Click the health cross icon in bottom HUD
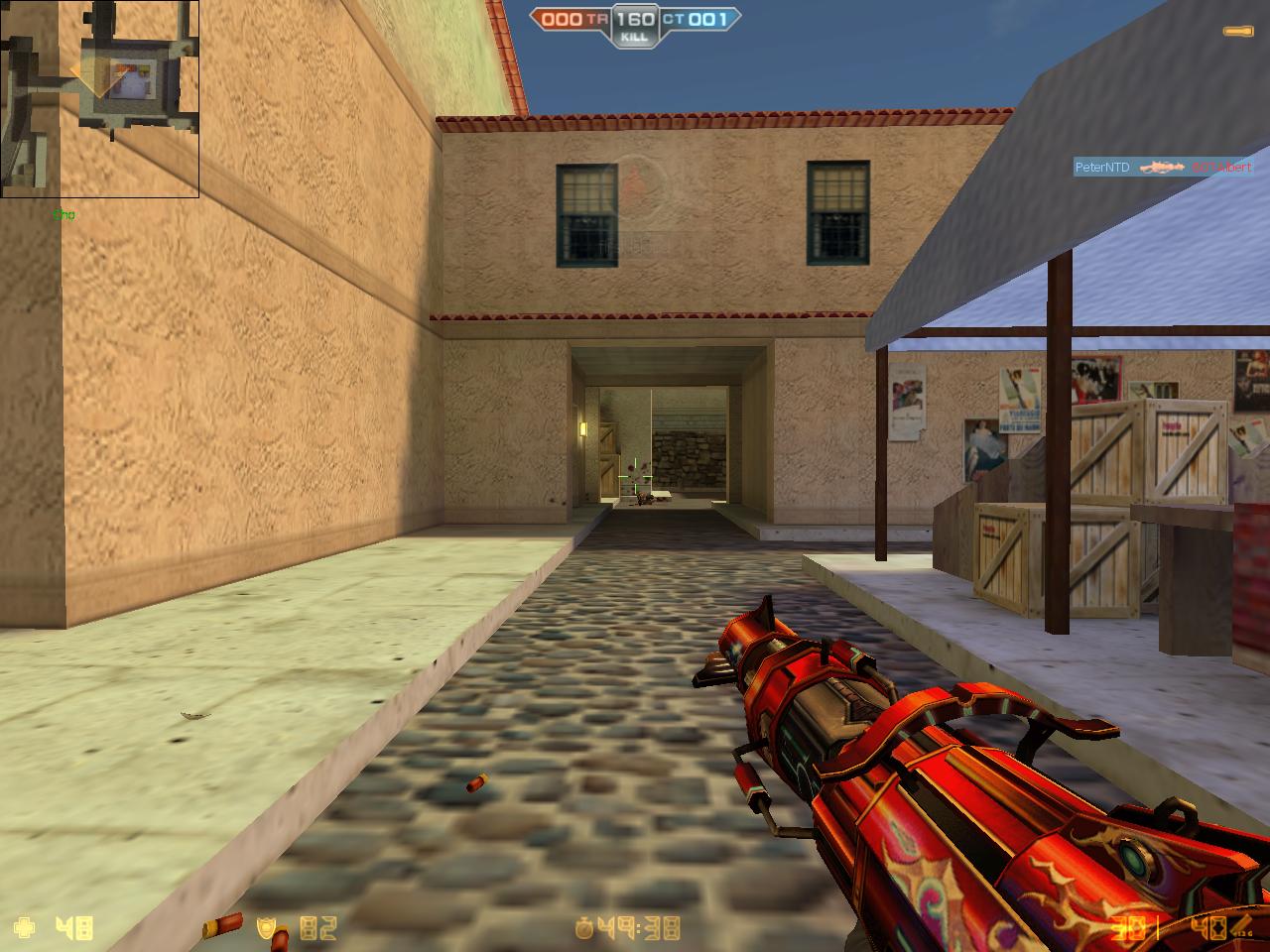This screenshot has height=952, width=1270. point(26,927)
